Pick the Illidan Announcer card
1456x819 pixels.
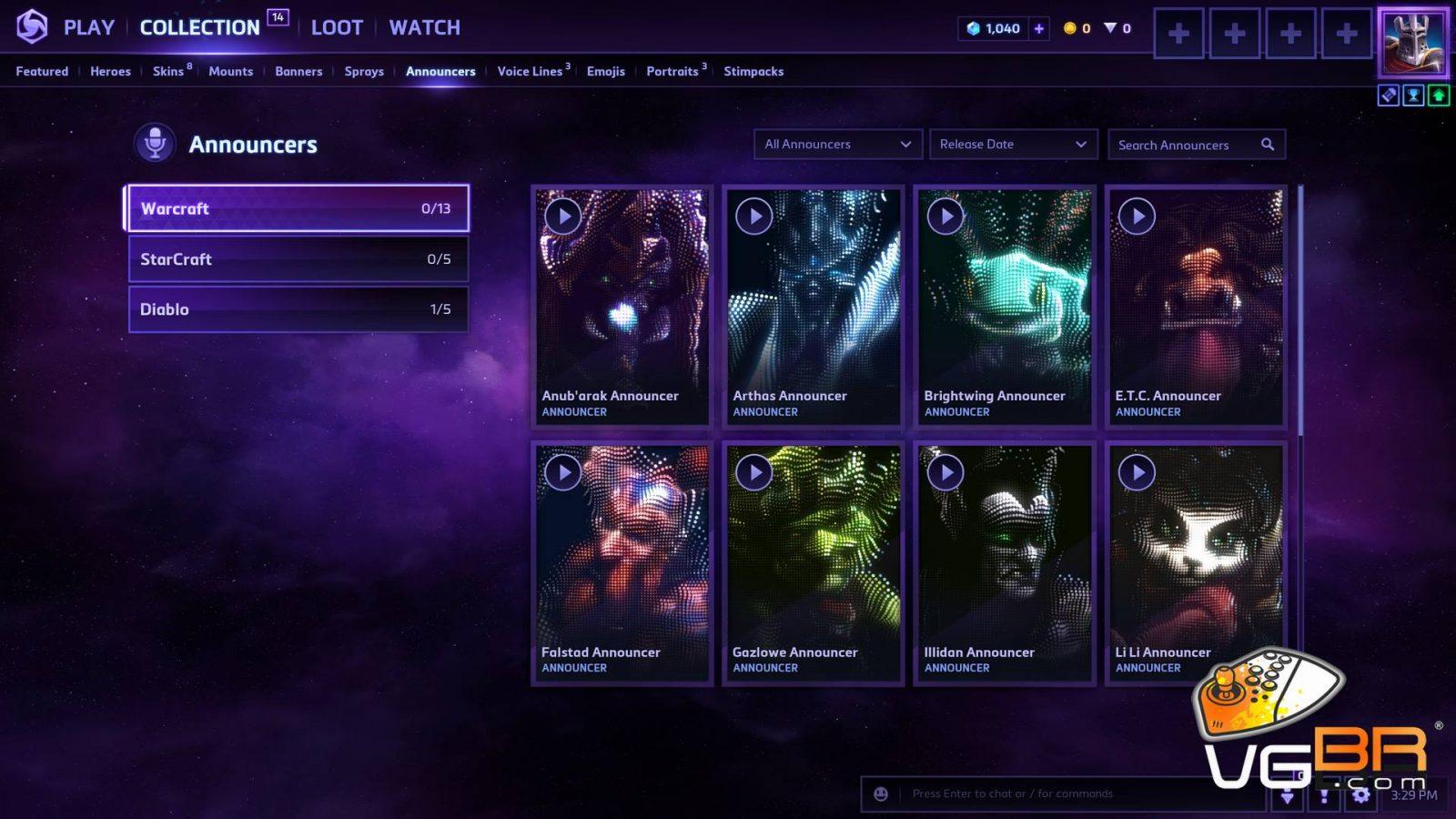click(1004, 561)
